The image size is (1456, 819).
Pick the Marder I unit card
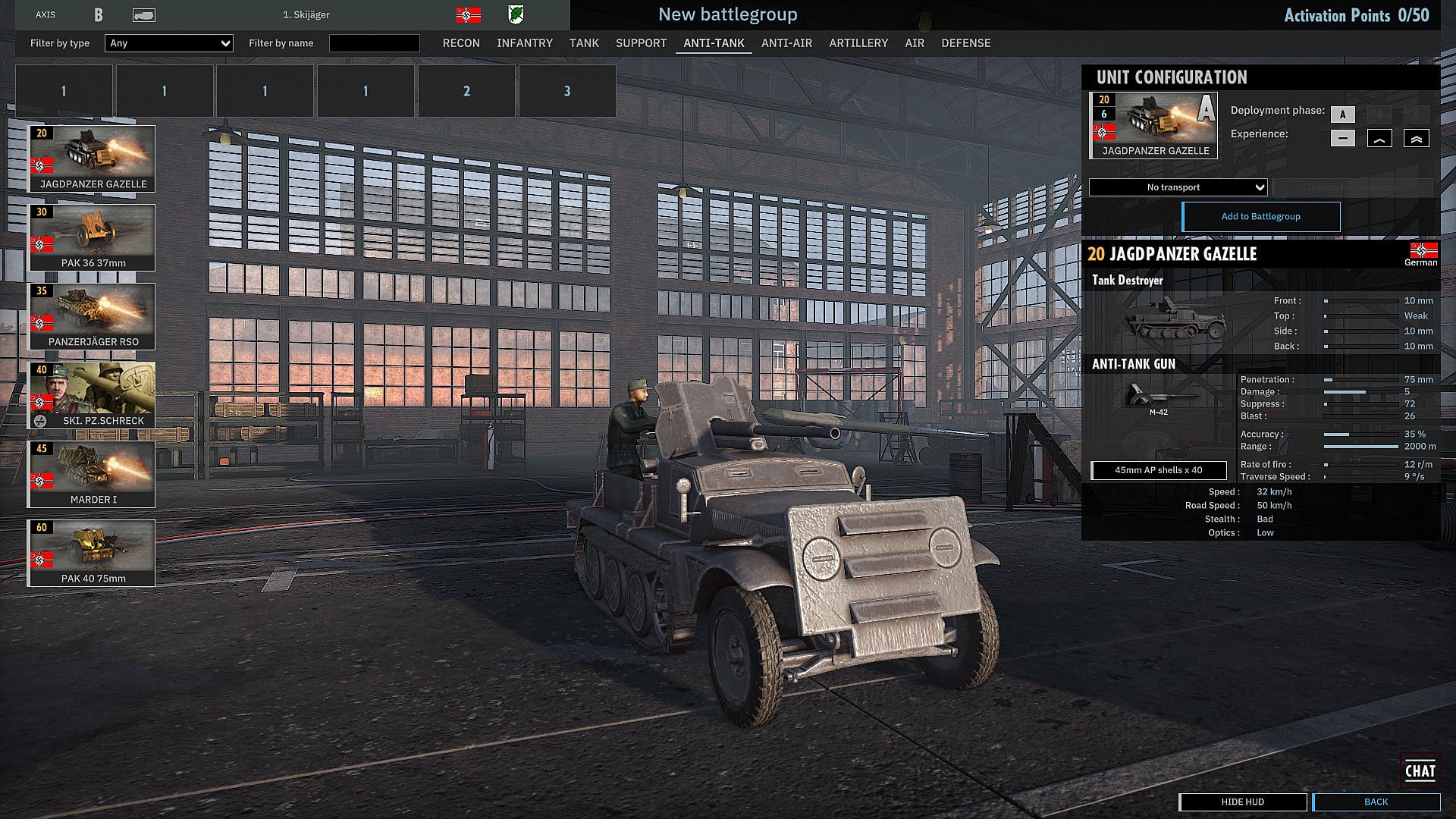[92, 474]
